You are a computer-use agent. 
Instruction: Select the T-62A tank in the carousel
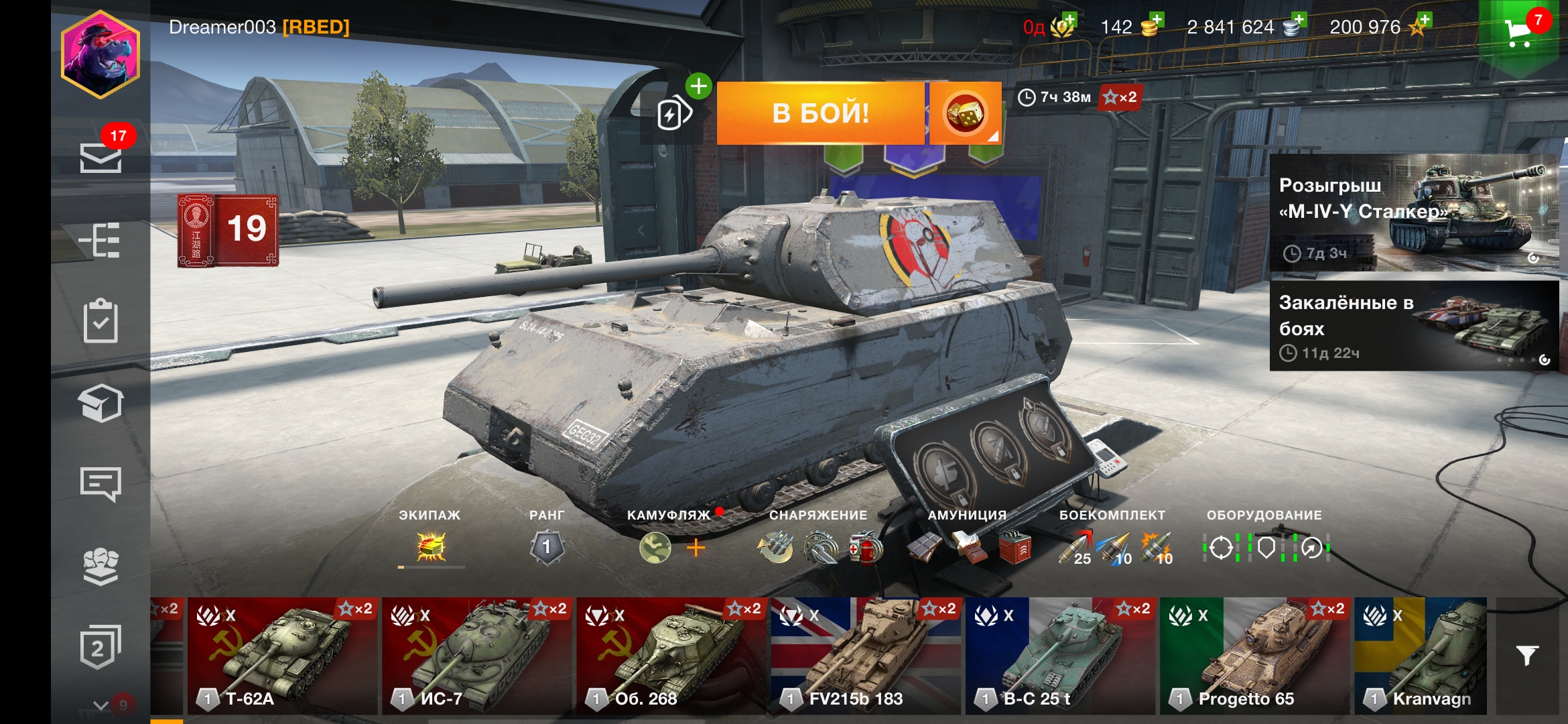[x=282, y=656]
